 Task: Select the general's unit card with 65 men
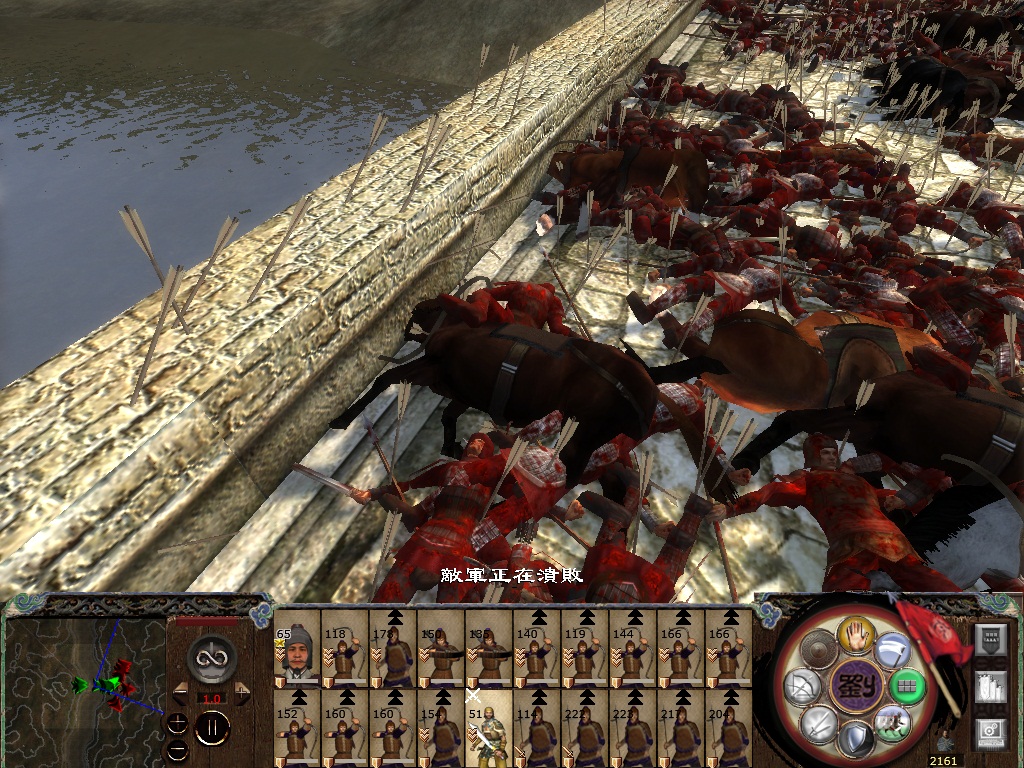[x=297, y=649]
